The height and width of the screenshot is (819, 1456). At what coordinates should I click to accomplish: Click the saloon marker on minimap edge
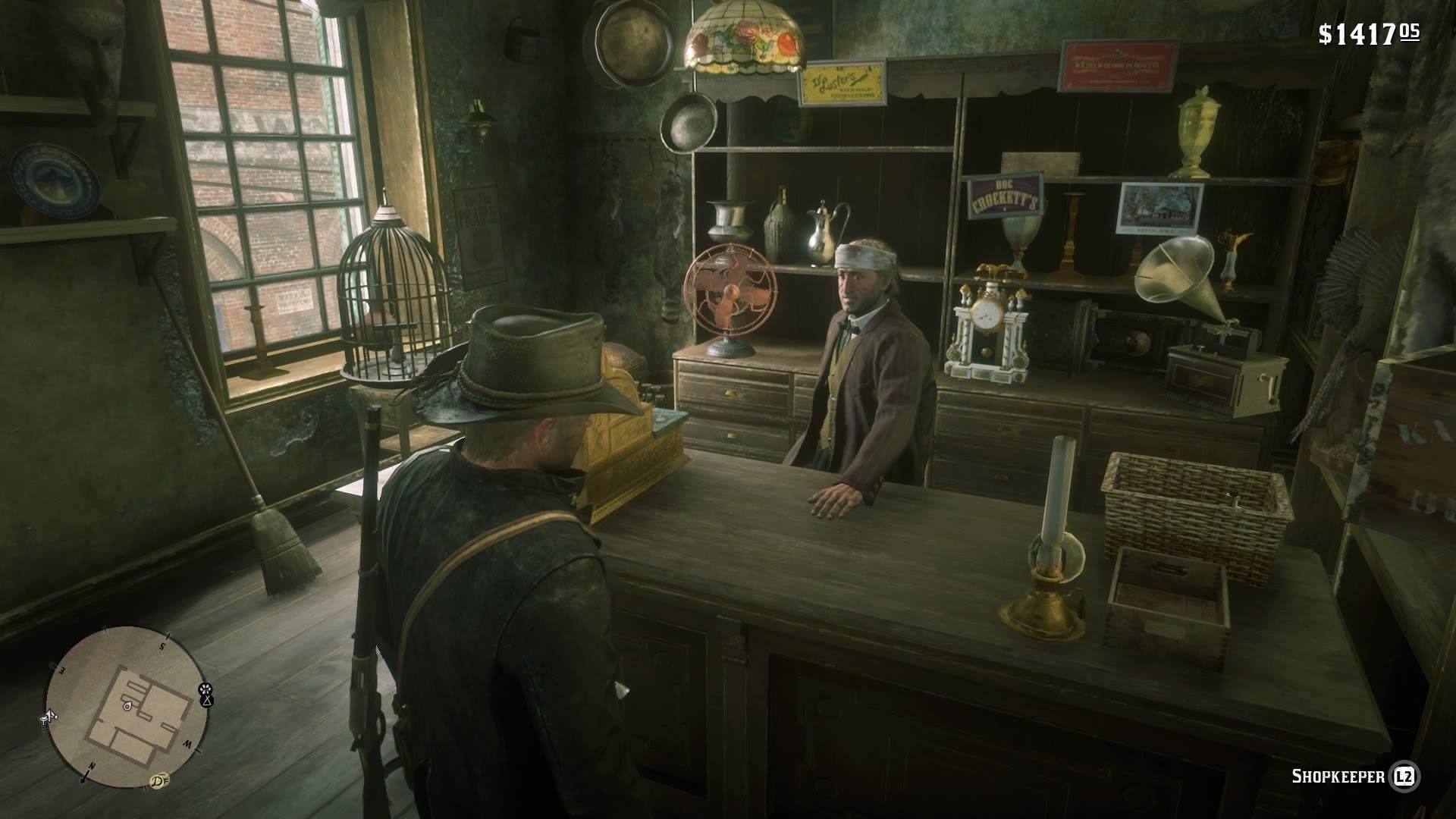click(x=47, y=716)
